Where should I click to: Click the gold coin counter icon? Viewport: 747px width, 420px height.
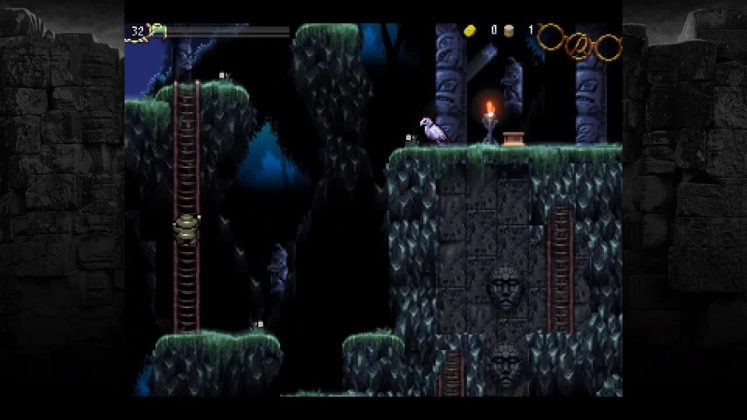click(x=471, y=30)
